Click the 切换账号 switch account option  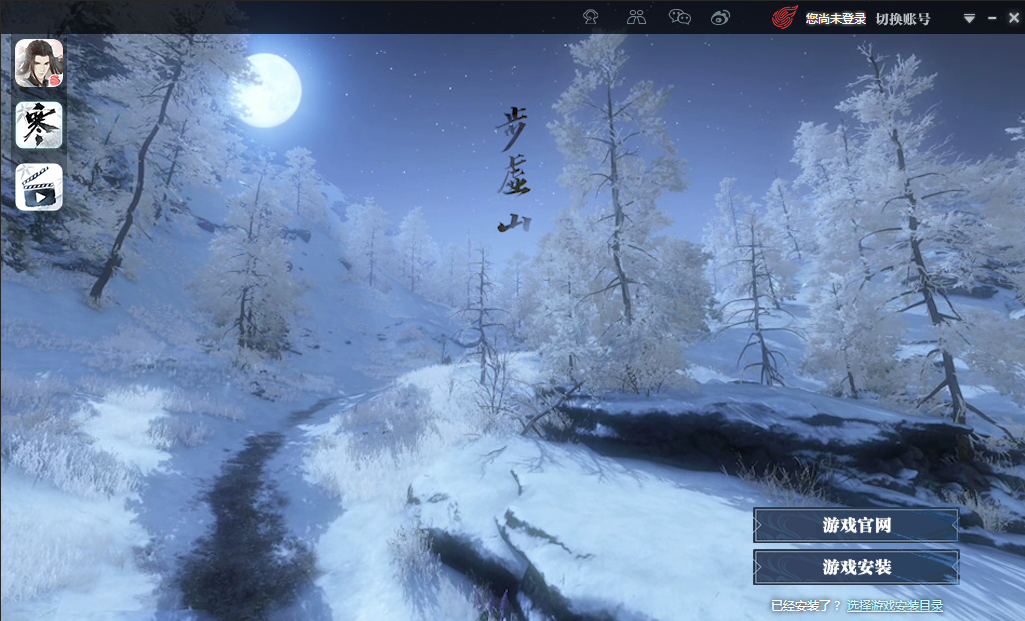click(x=903, y=18)
